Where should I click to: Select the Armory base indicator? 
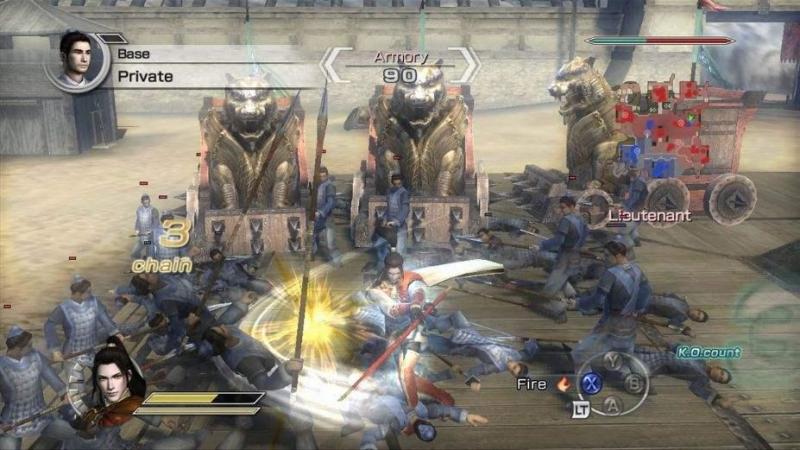[399, 66]
